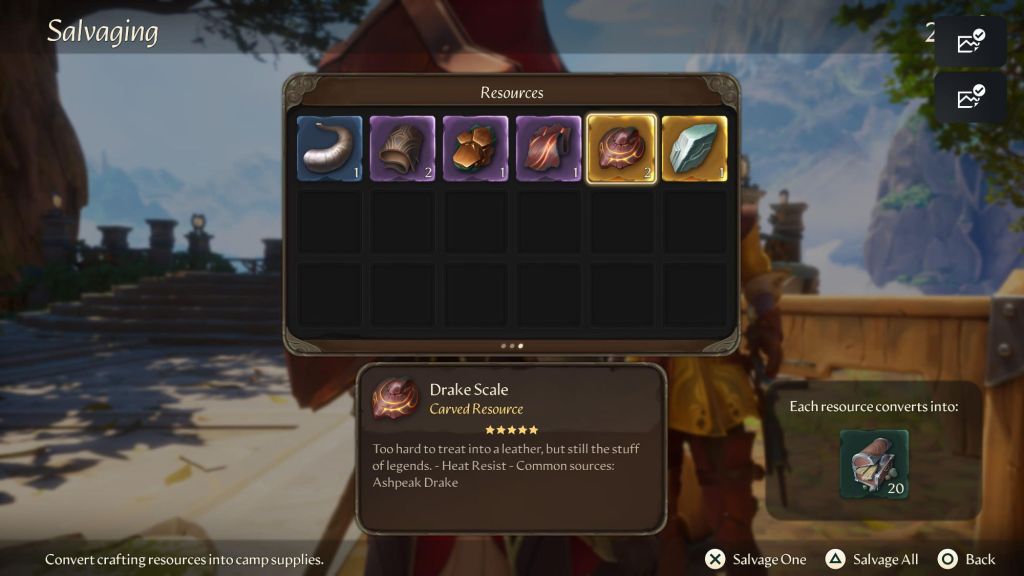1024x576 pixels.
Task: Select the Drake Scale resource slot
Action: coord(621,149)
